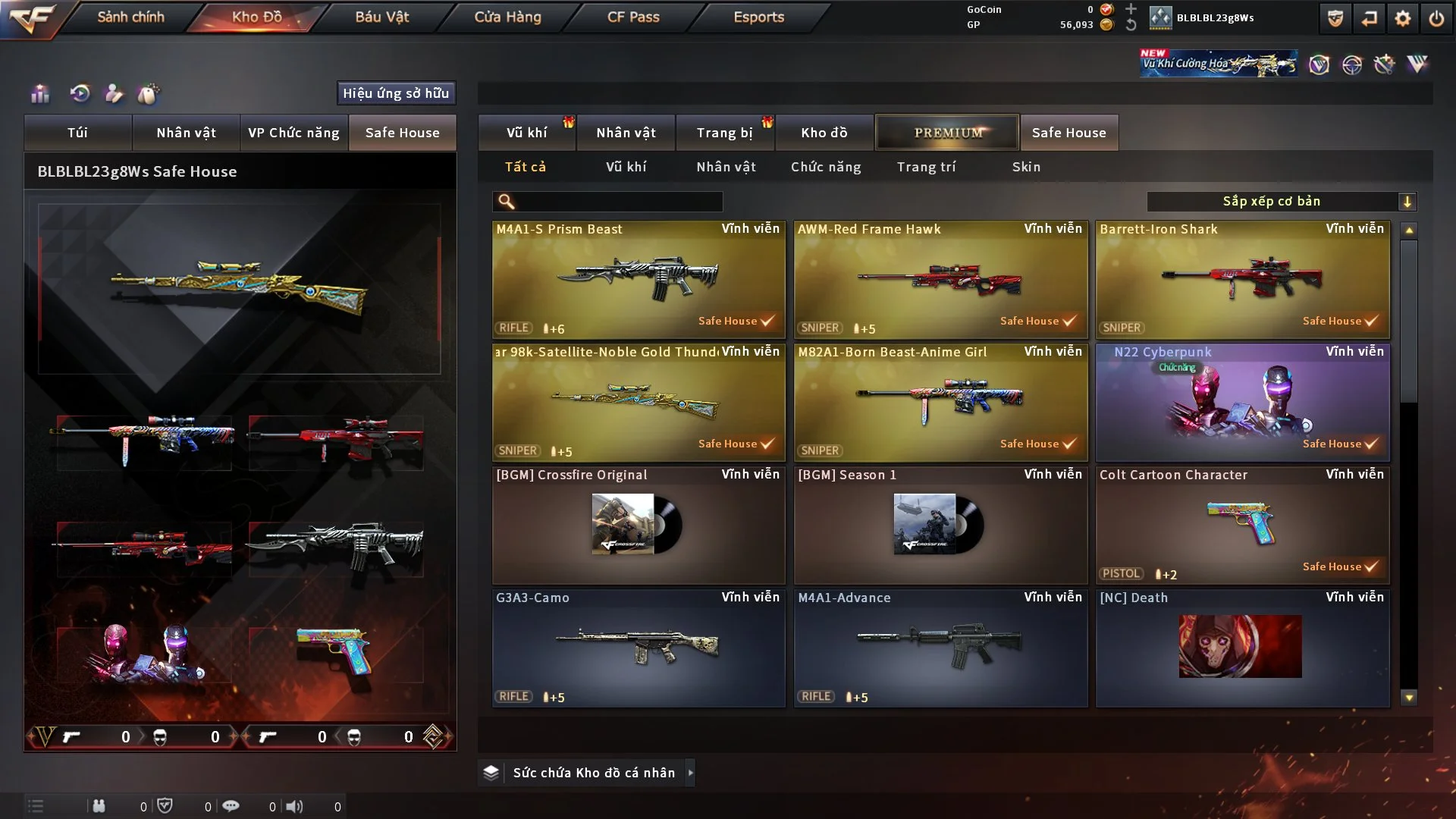
Task: Click the item search field
Action: 618,202
